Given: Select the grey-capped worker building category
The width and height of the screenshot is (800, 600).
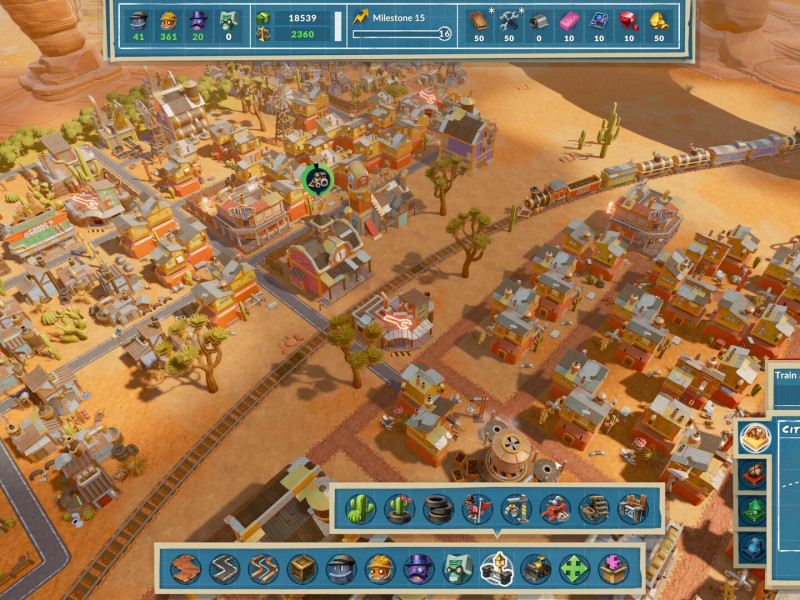Looking at the screenshot, I should [x=341, y=569].
